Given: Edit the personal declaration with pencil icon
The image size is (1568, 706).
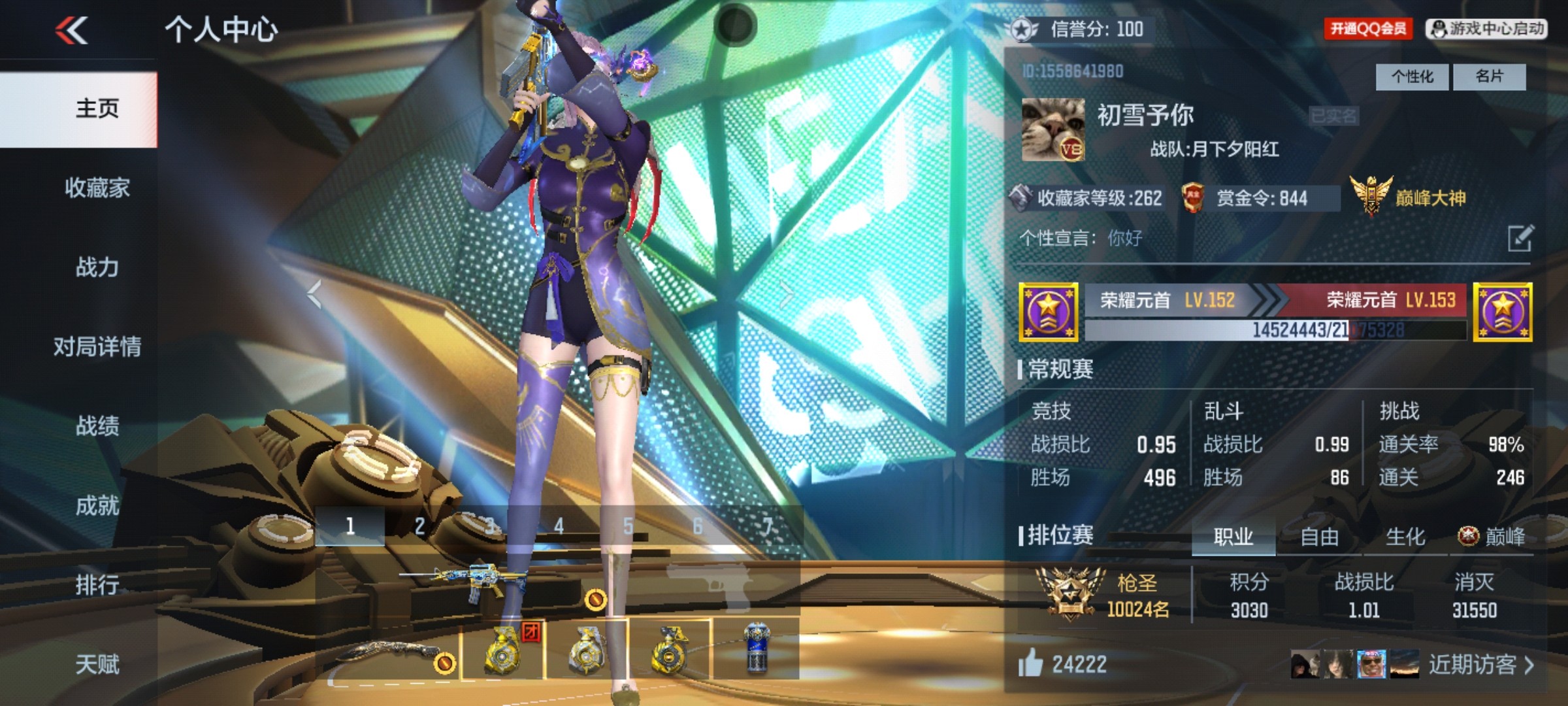Looking at the screenshot, I should [x=1520, y=238].
